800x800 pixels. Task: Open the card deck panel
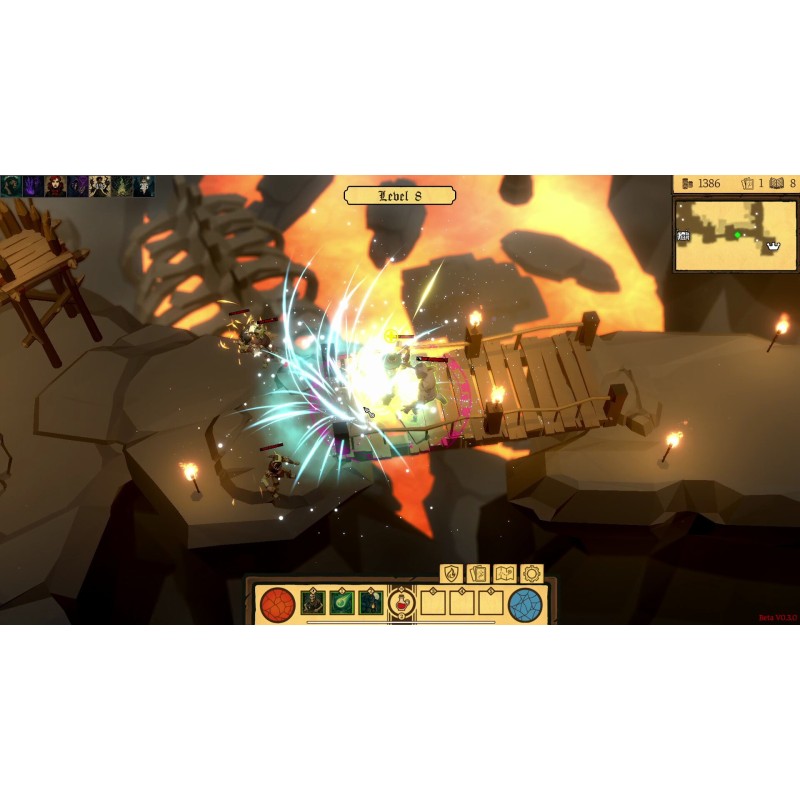click(x=477, y=574)
